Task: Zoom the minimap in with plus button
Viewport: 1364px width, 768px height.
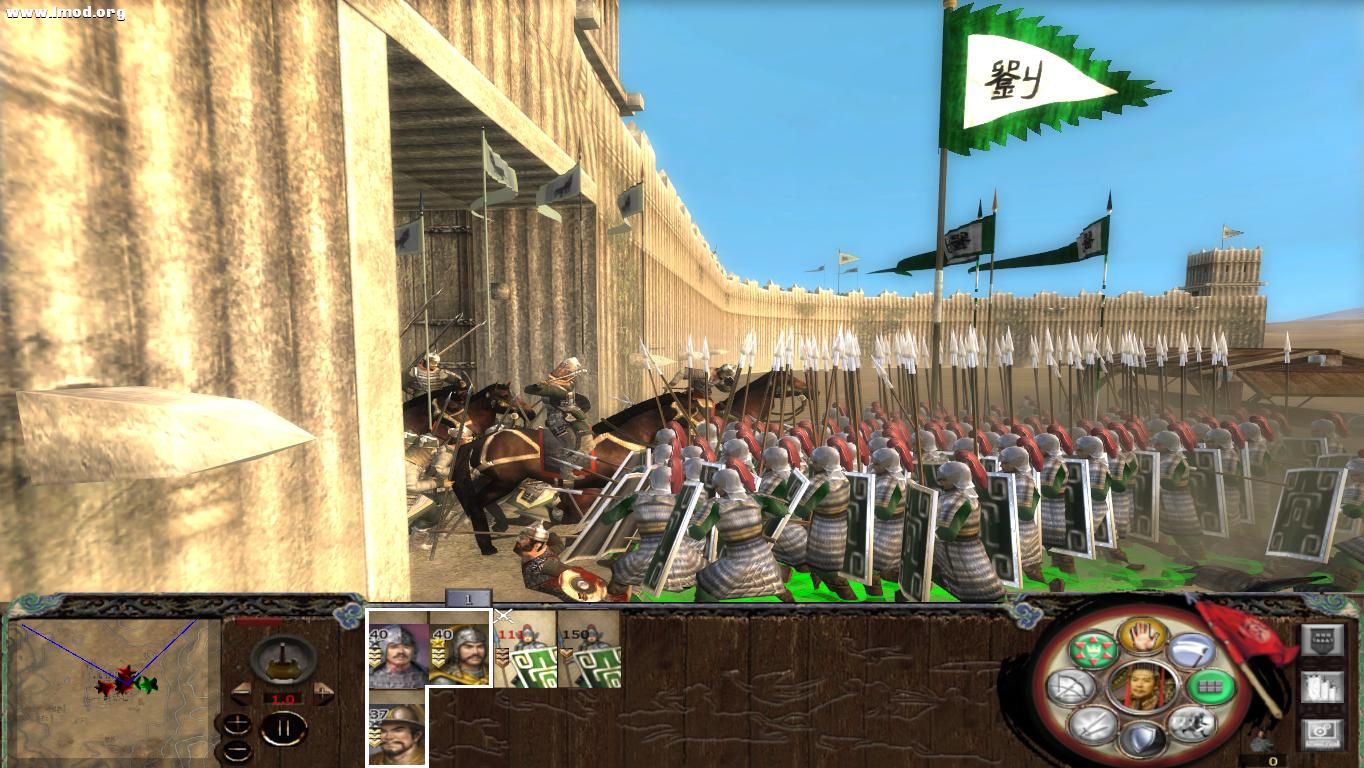Action: point(238,724)
